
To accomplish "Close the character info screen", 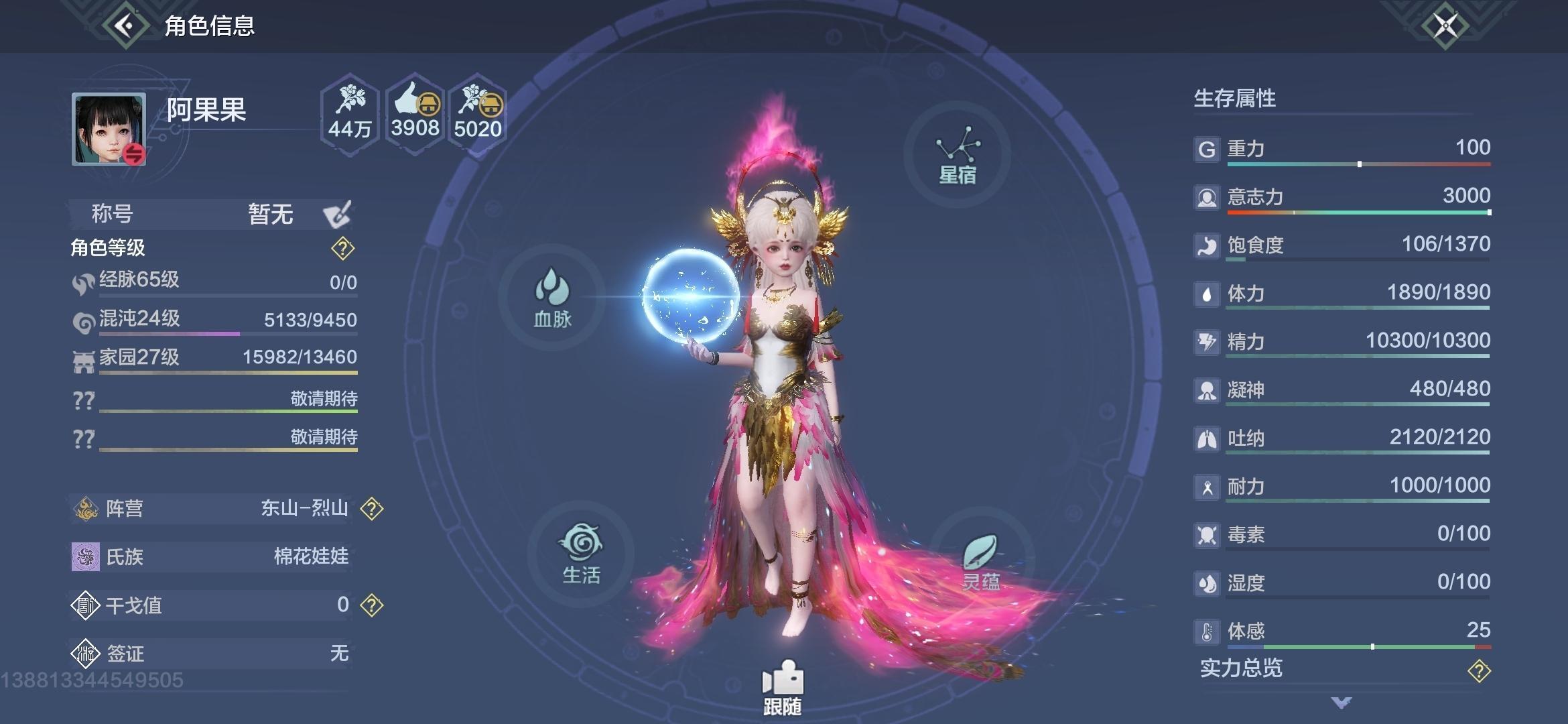I will (x=1445, y=26).
